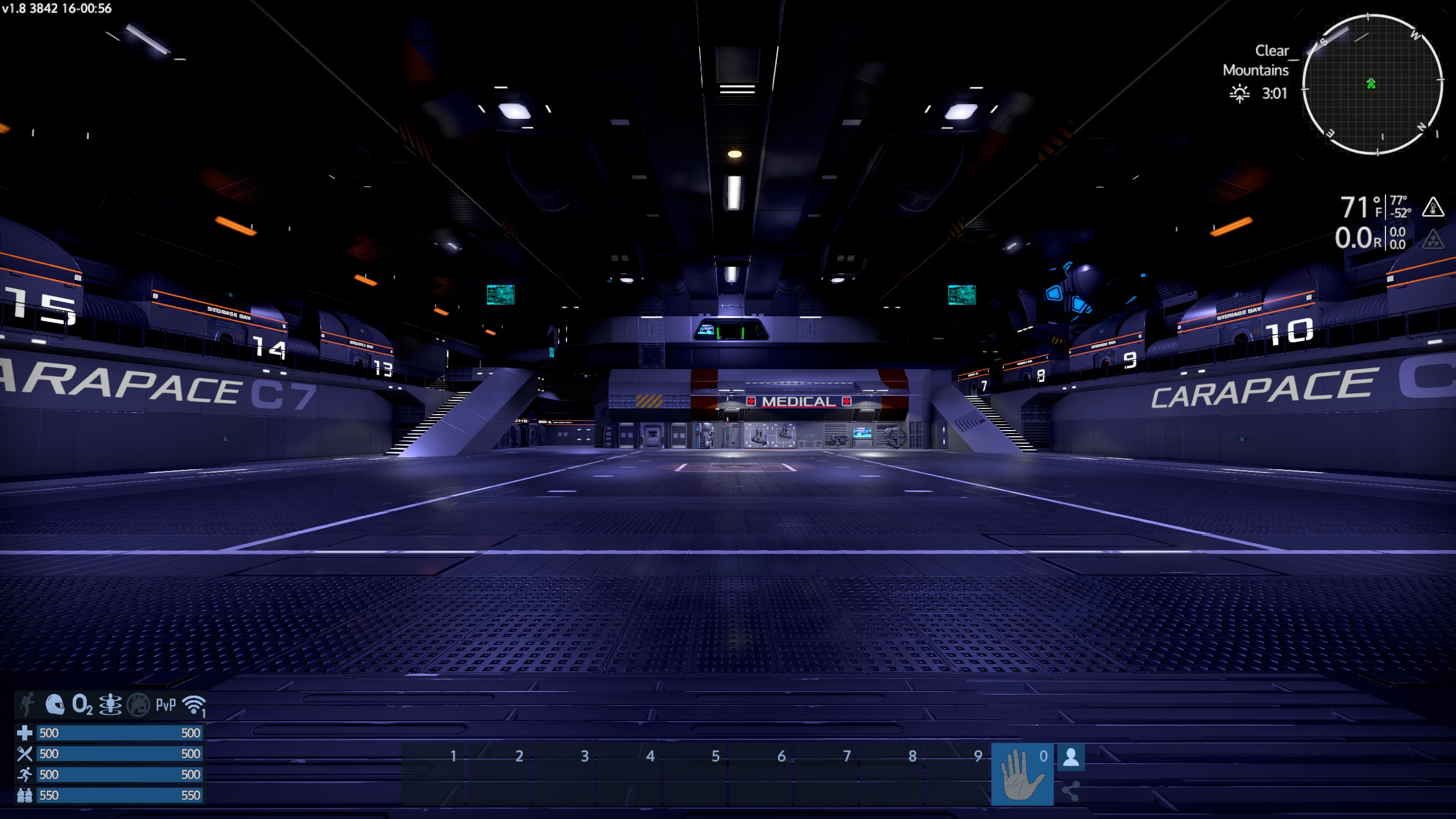Select the bare hand slot in the hotbar
This screenshot has height=819, width=1456.
click(1022, 774)
